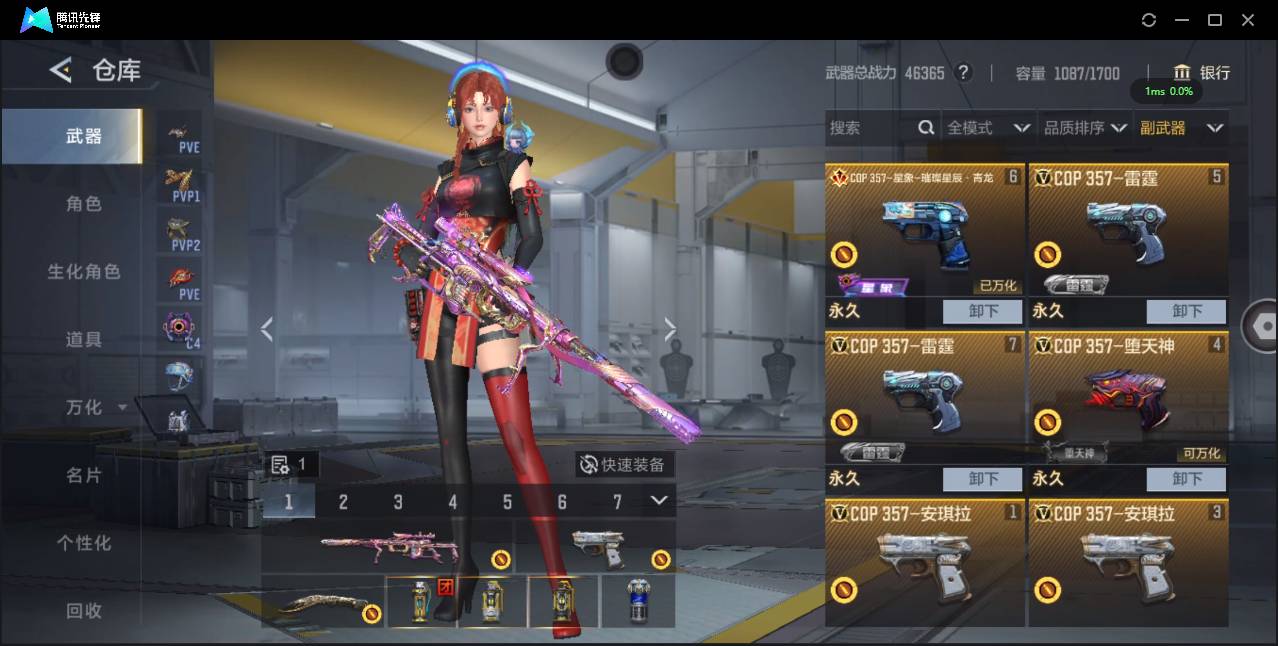Switch to the 角色 tab
The image size is (1278, 646).
[84, 204]
